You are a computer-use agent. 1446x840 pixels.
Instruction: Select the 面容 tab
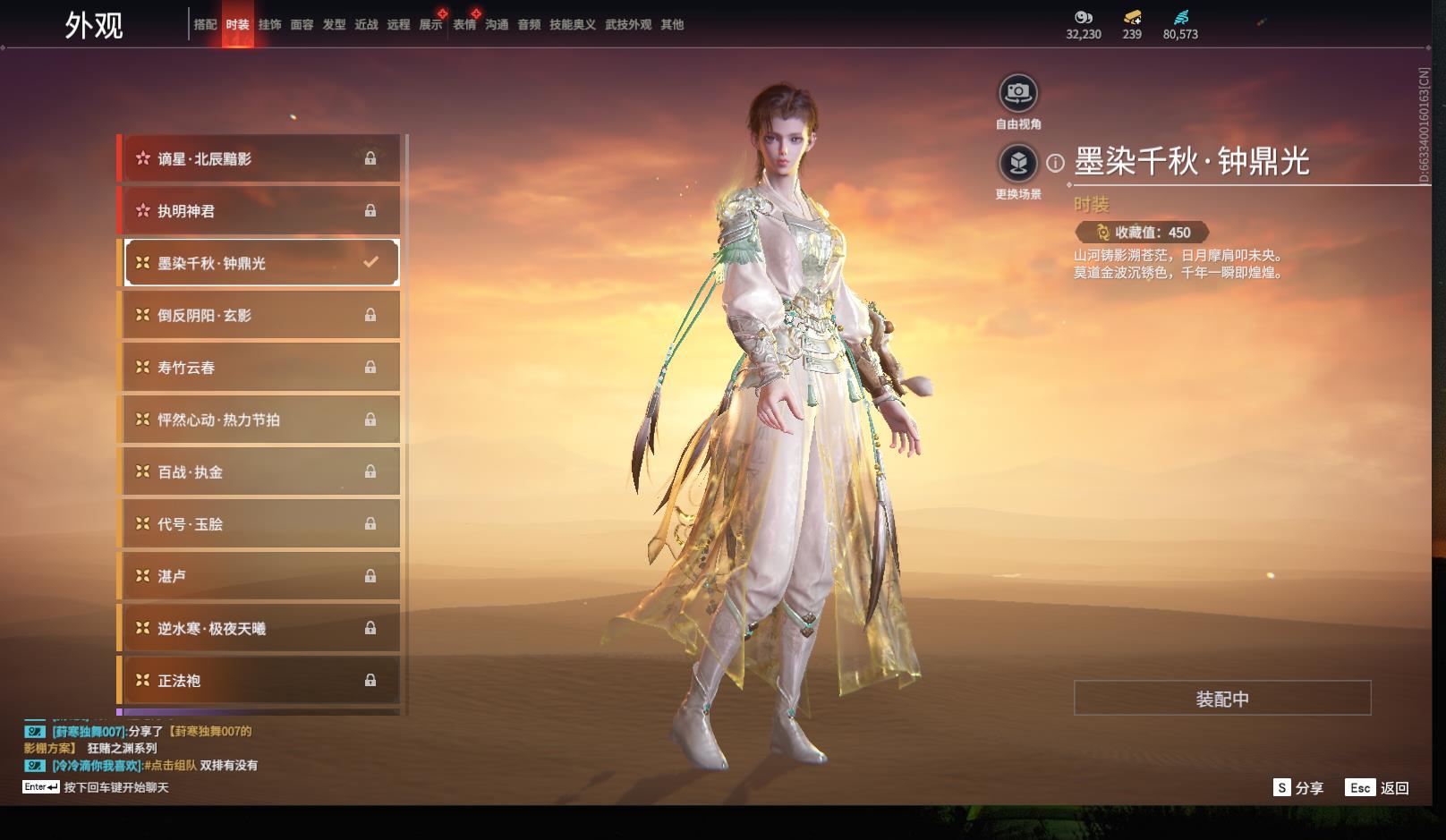(302, 25)
